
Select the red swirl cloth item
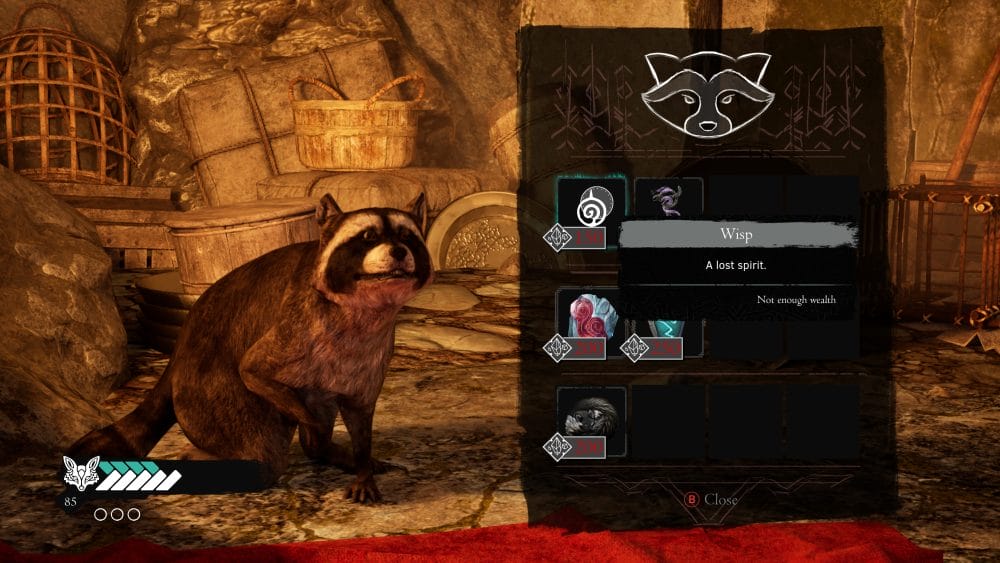pyautogui.click(x=591, y=316)
